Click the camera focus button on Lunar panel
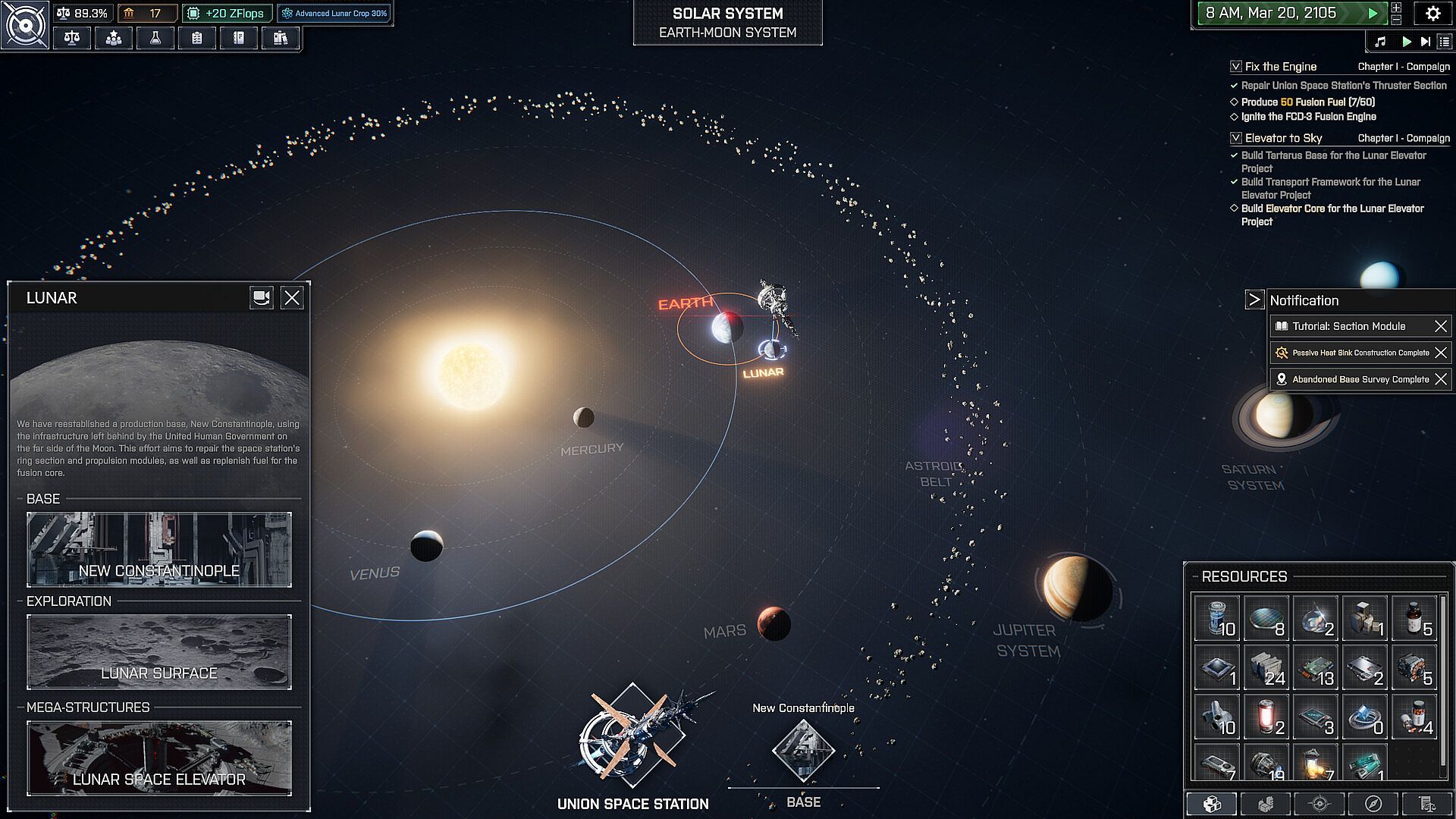Screen dimensions: 1456x819 pos(261,298)
